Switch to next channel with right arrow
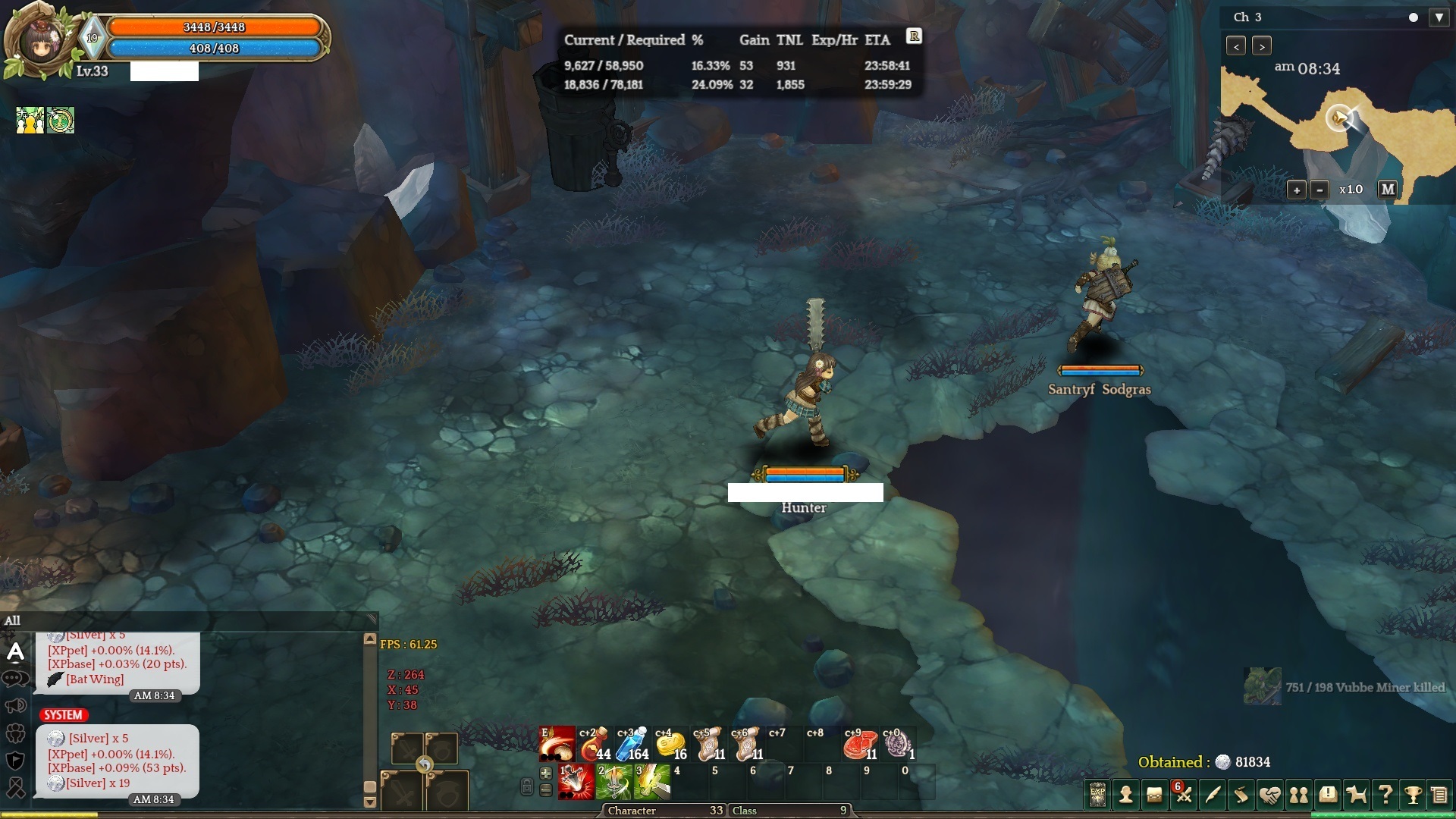 pos(1261,46)
